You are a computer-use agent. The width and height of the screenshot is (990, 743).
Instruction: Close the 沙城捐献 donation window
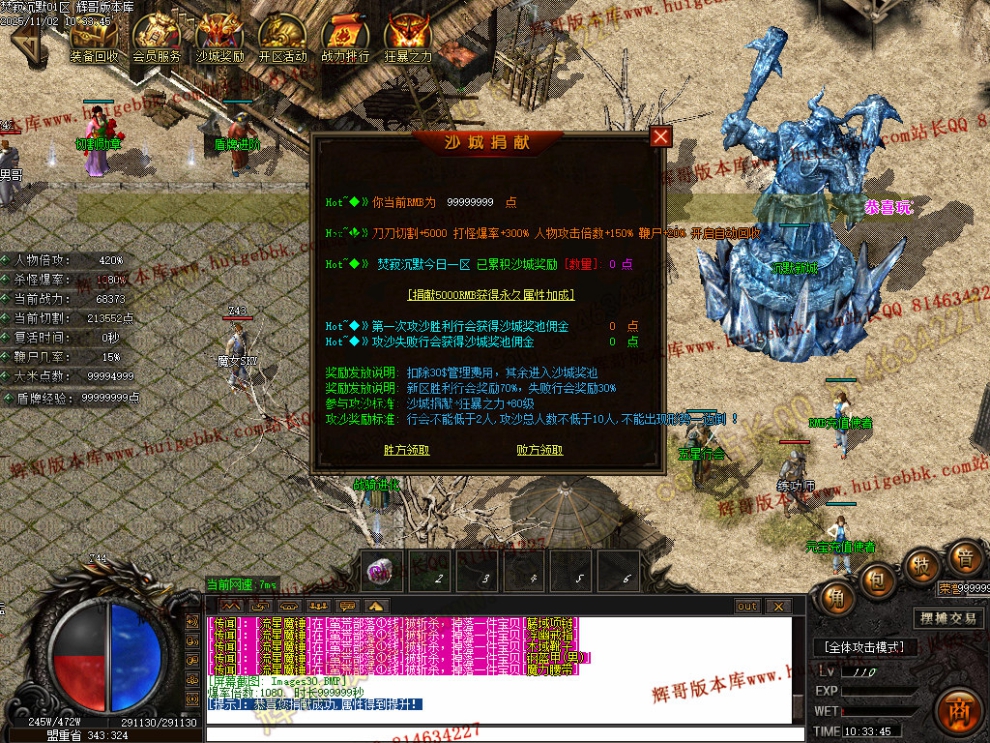[x=660, y=137]
